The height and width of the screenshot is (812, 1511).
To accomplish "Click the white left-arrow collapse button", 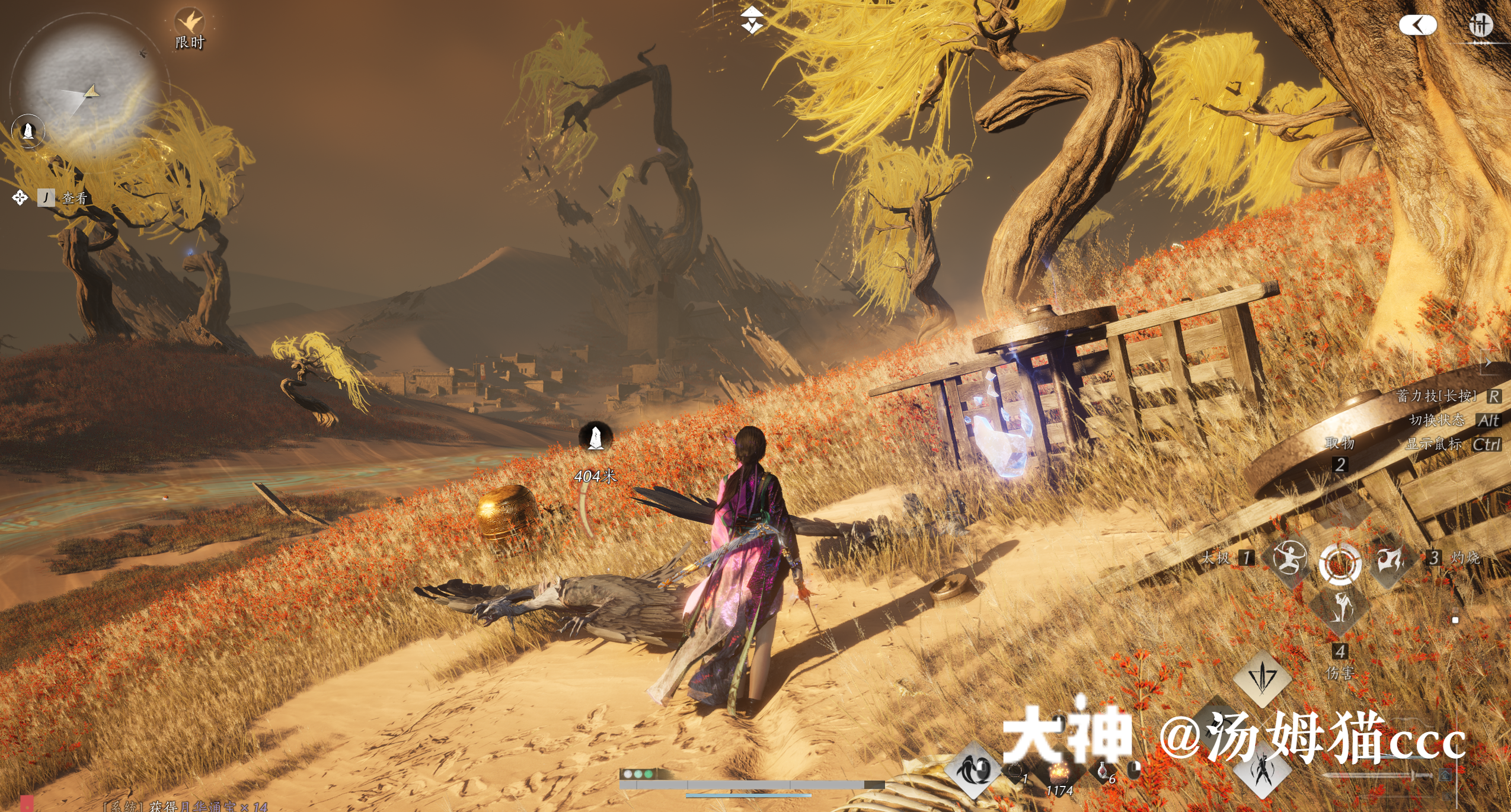I will pos(1417,25).
